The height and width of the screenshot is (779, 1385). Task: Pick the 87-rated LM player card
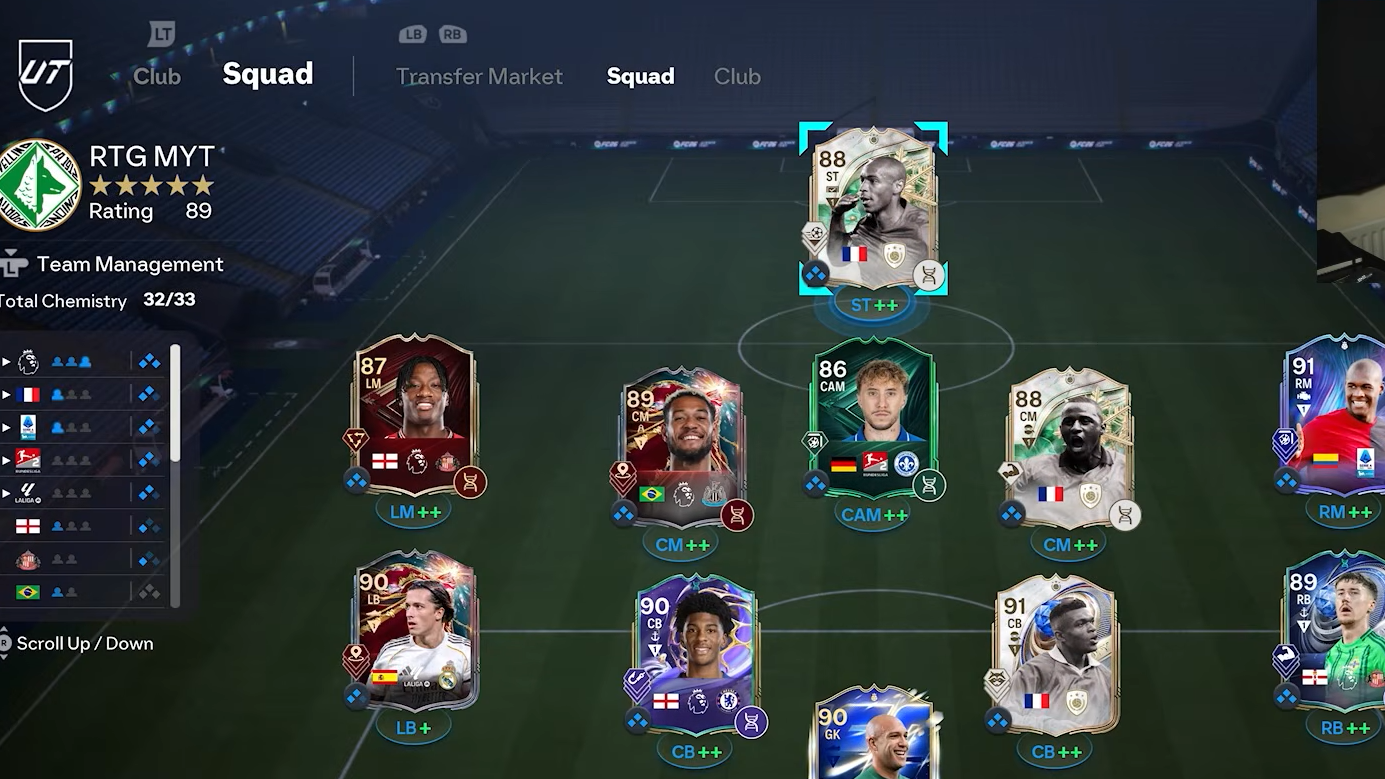tap(414, 416)
